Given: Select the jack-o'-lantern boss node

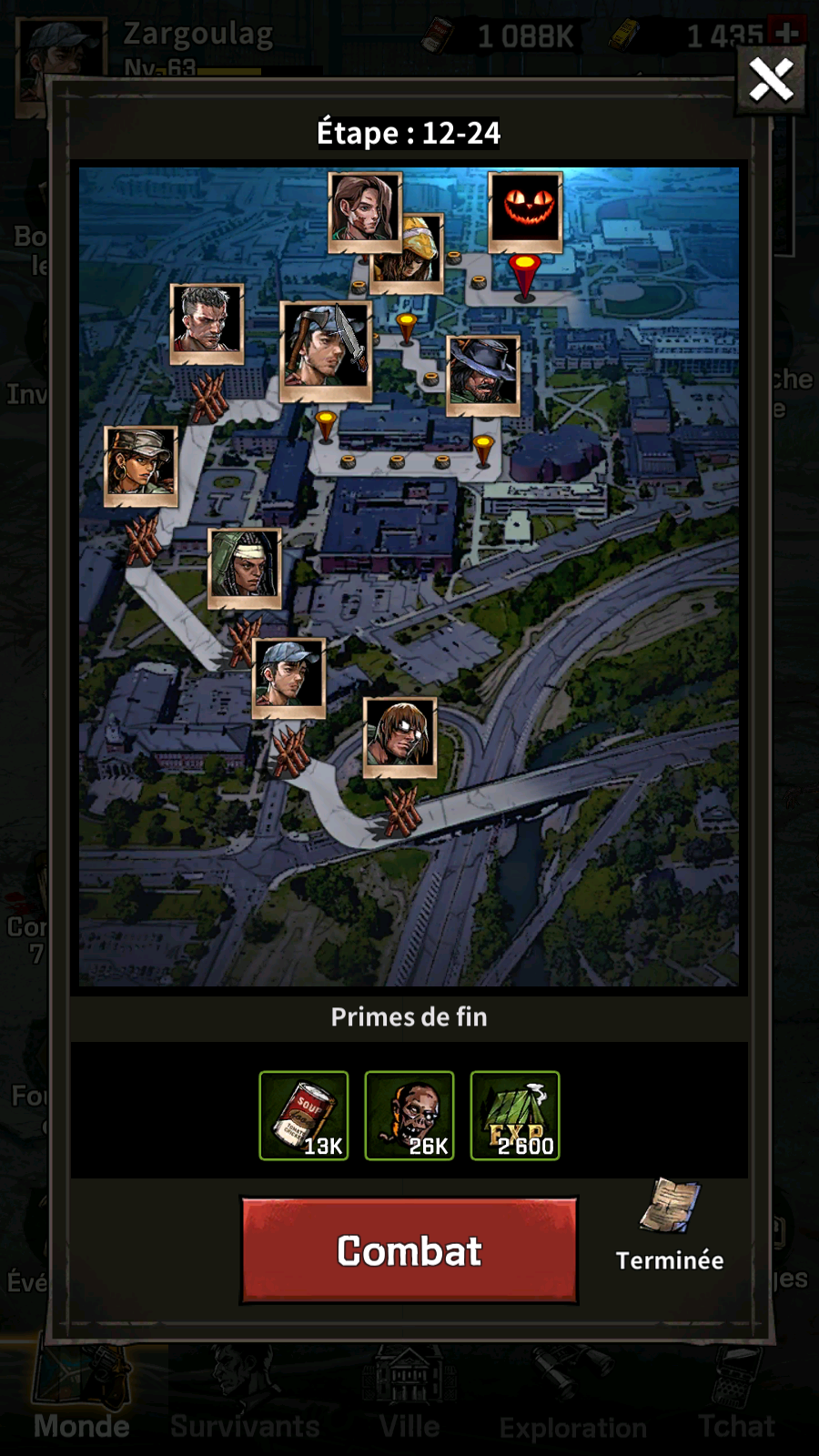Looking at the screenshot, I should click(x=525, y=209).
